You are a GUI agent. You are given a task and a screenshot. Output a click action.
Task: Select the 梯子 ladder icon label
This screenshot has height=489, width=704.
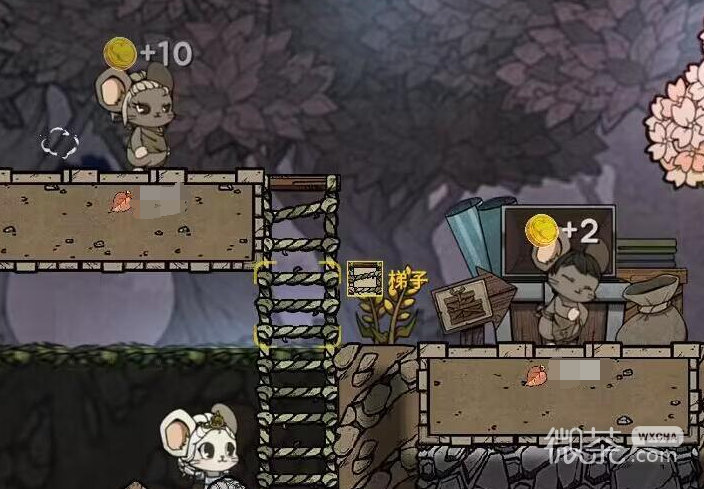pyautogui.click(x=365, y=279)
